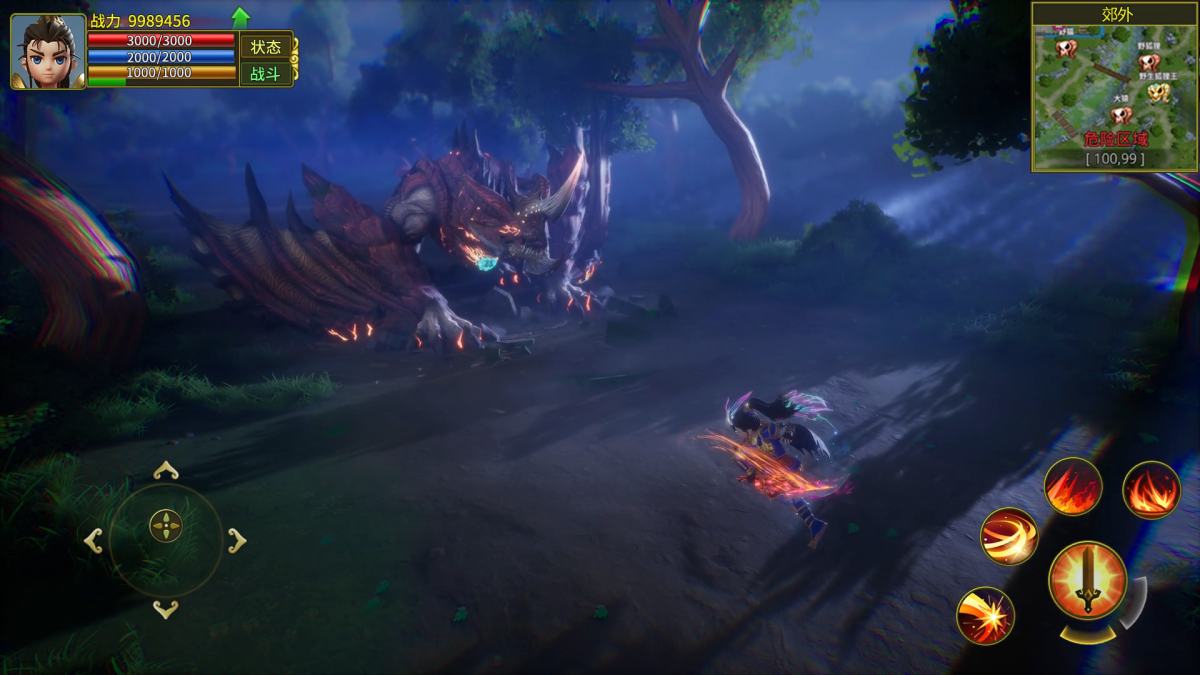Image resolution: width=1200 pixels, height=675 pixels.
Task: Tap the left arrow on movement pad
Action: (93, 541)
